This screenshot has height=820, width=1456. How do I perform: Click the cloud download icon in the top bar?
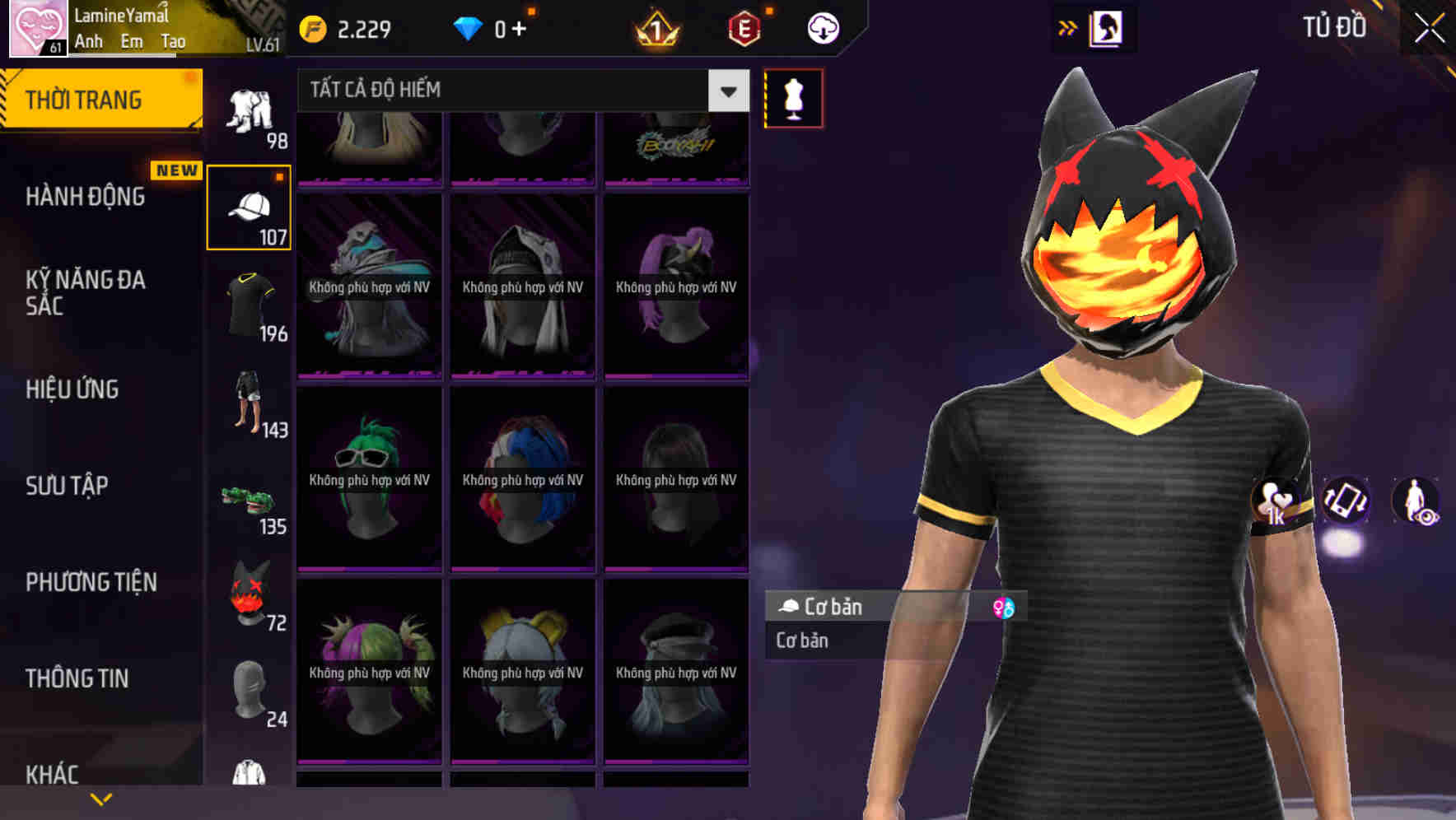click(x=821, y=27)
